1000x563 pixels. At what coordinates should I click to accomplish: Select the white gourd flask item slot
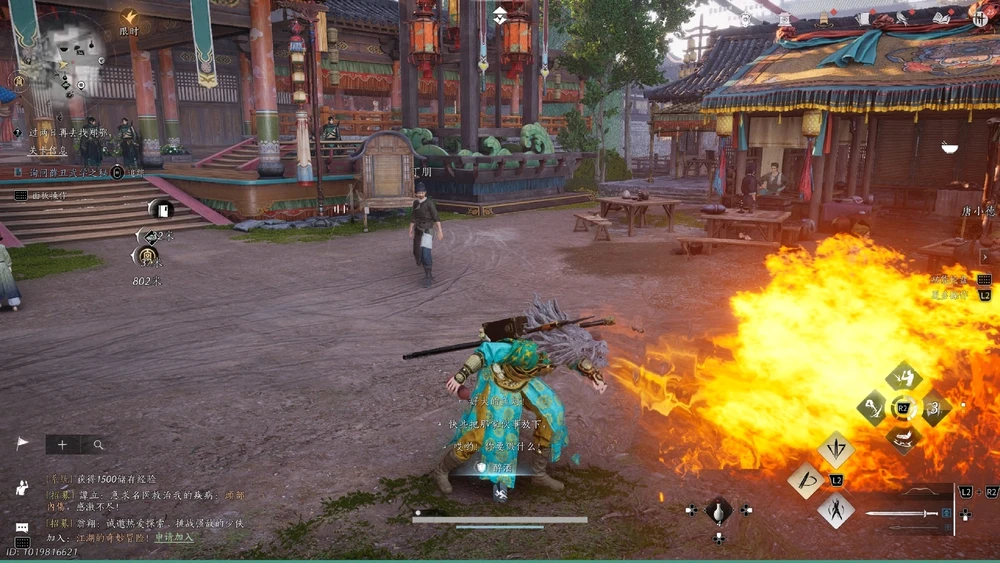718,510
